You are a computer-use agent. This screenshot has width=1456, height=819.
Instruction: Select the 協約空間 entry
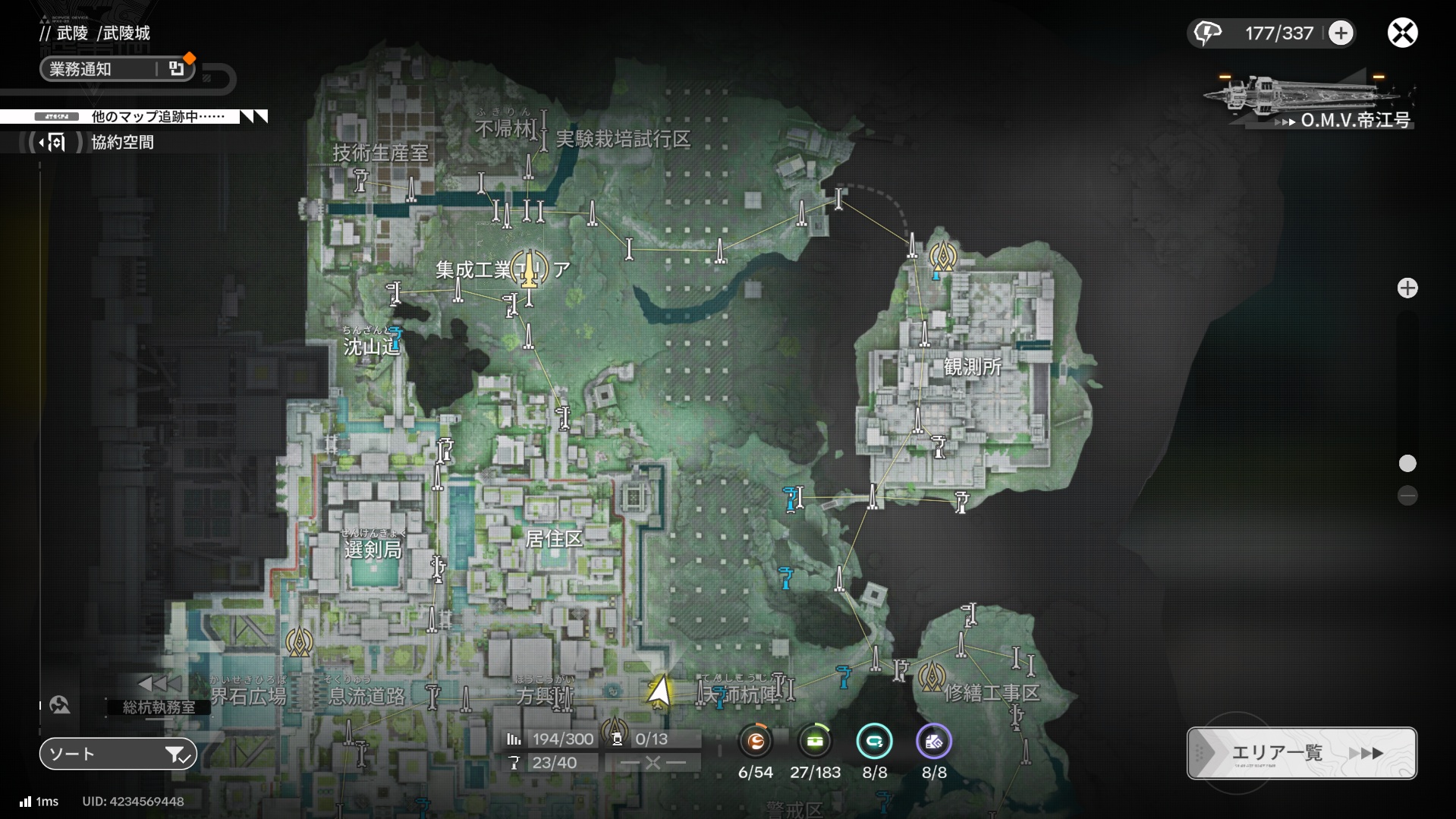pyautogui.click(x=121, y=143)
